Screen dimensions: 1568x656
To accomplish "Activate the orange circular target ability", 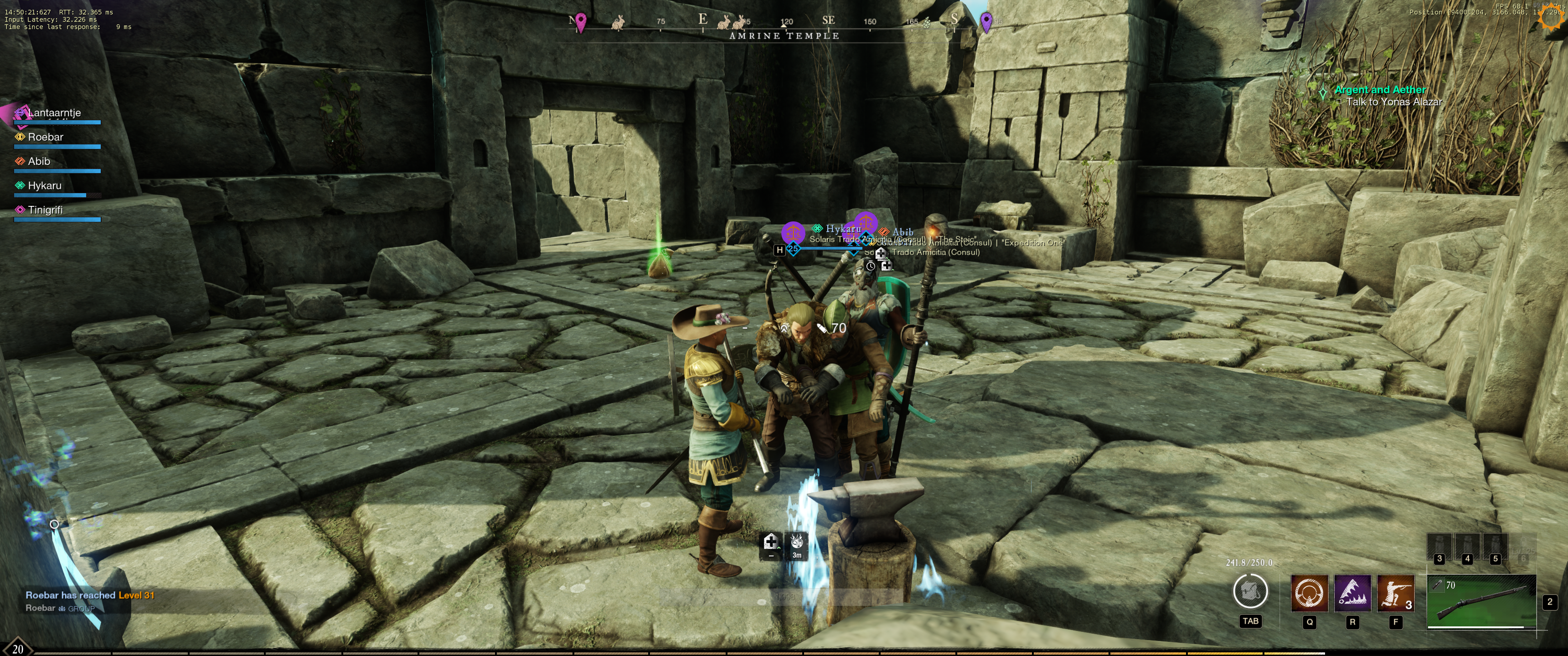I will [x=1309, y=593].
